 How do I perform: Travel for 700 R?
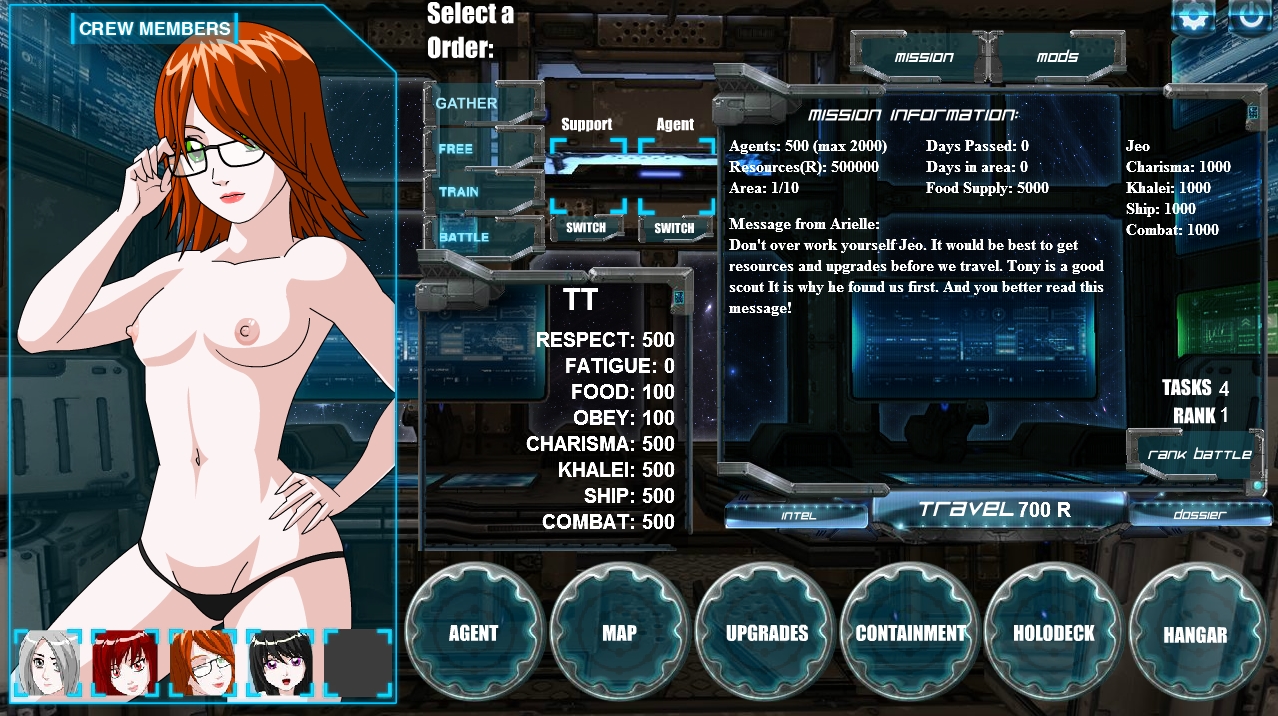coord(996,510)
